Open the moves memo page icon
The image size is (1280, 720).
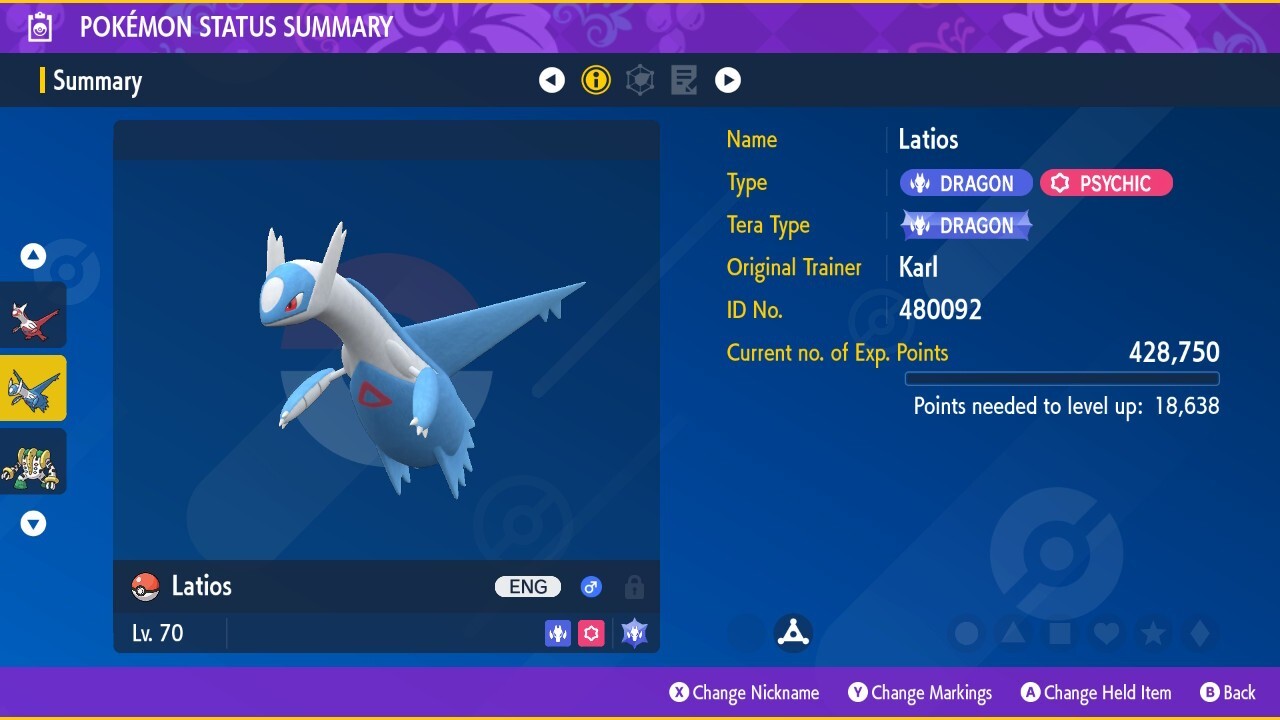pyautogui.click(x=683, y=80)
